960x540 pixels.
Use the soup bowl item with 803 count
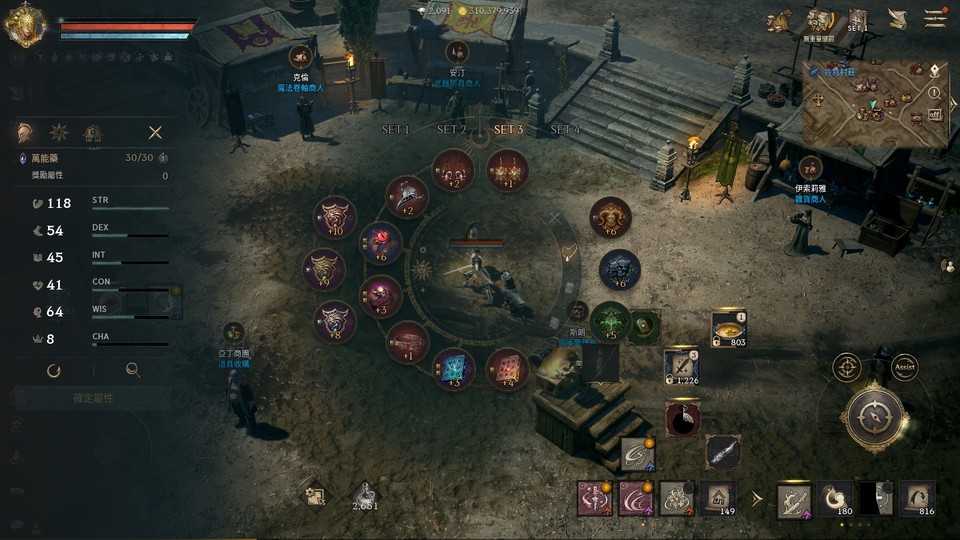tap(727, 328)
